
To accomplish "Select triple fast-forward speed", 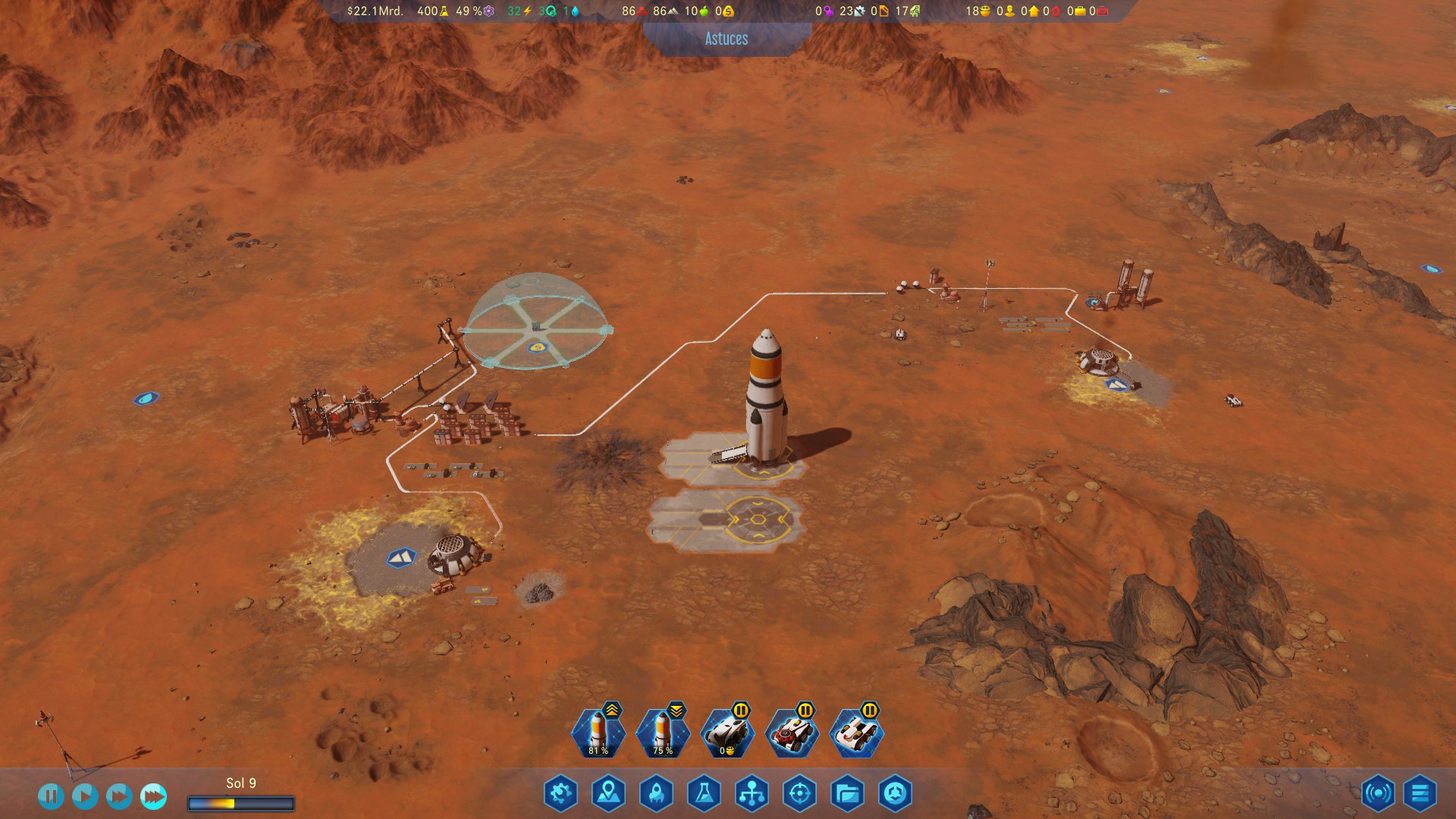I will 153,795.
